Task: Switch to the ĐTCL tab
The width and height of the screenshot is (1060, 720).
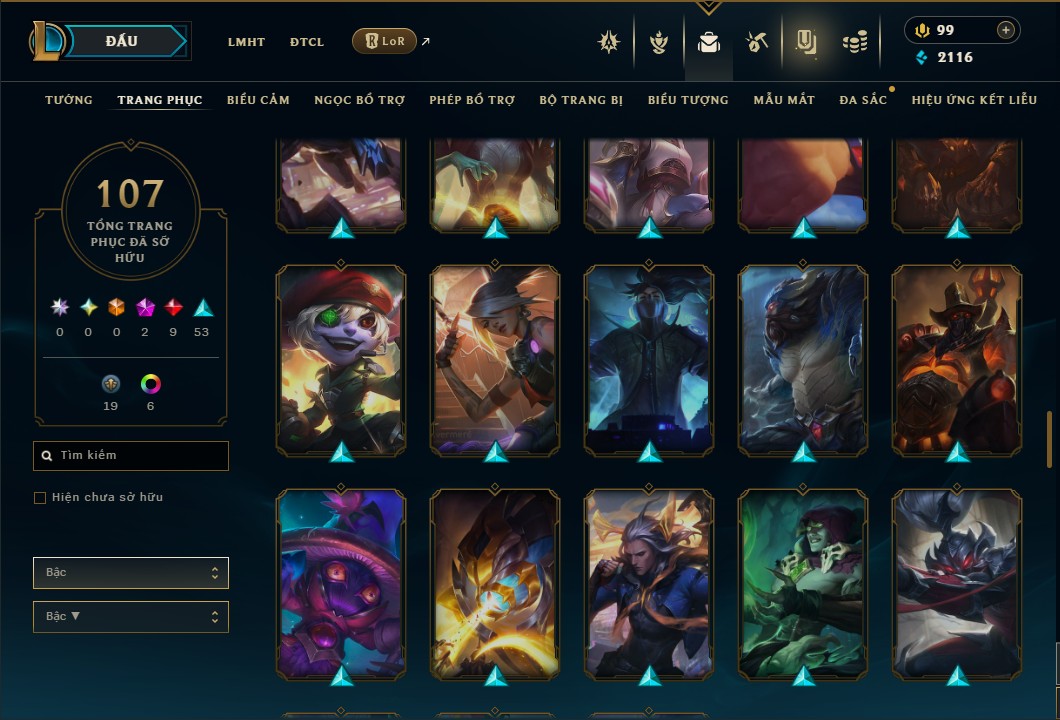Action: (x=307, y=42)
